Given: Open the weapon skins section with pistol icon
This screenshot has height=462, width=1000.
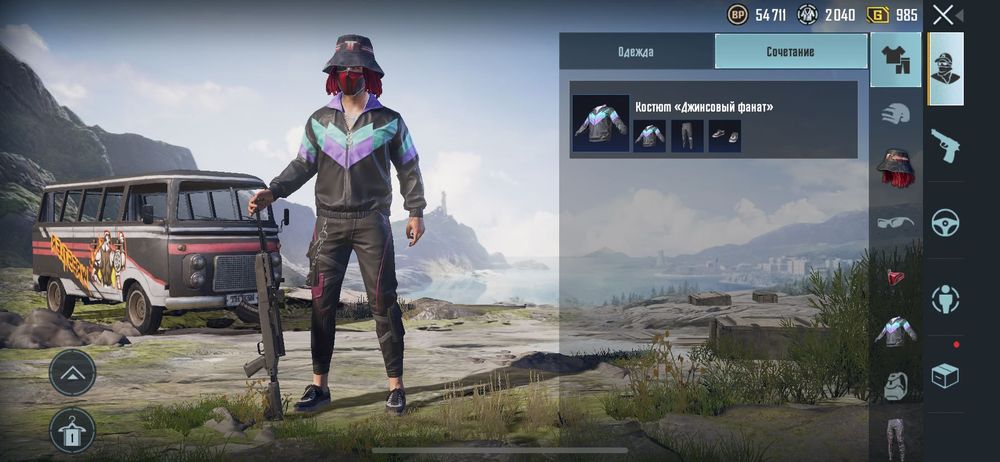Looking at the screenshot, I should (x=946, y=145).
